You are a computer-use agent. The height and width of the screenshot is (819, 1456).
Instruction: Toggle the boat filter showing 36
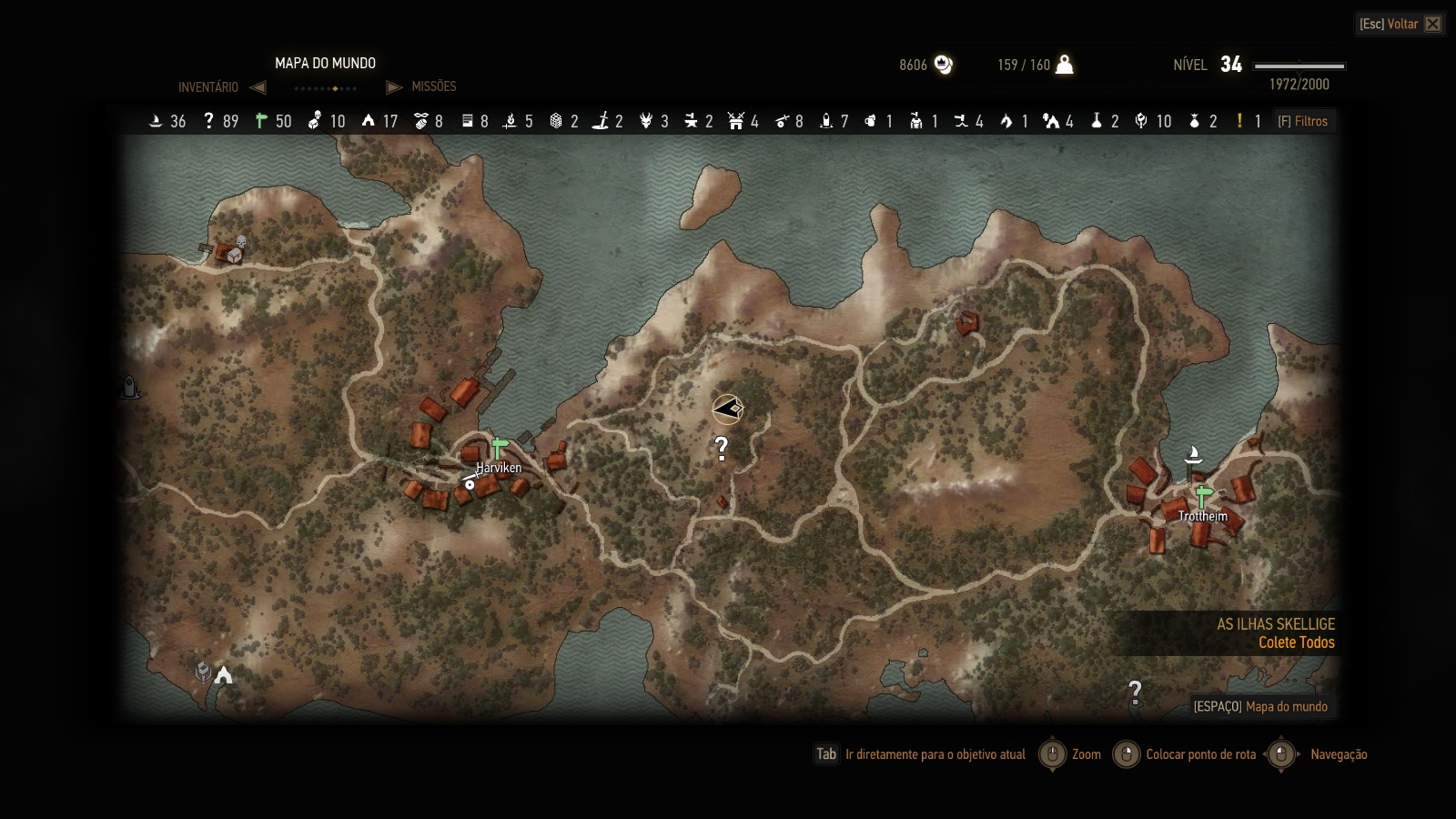(x=156, y=121)
